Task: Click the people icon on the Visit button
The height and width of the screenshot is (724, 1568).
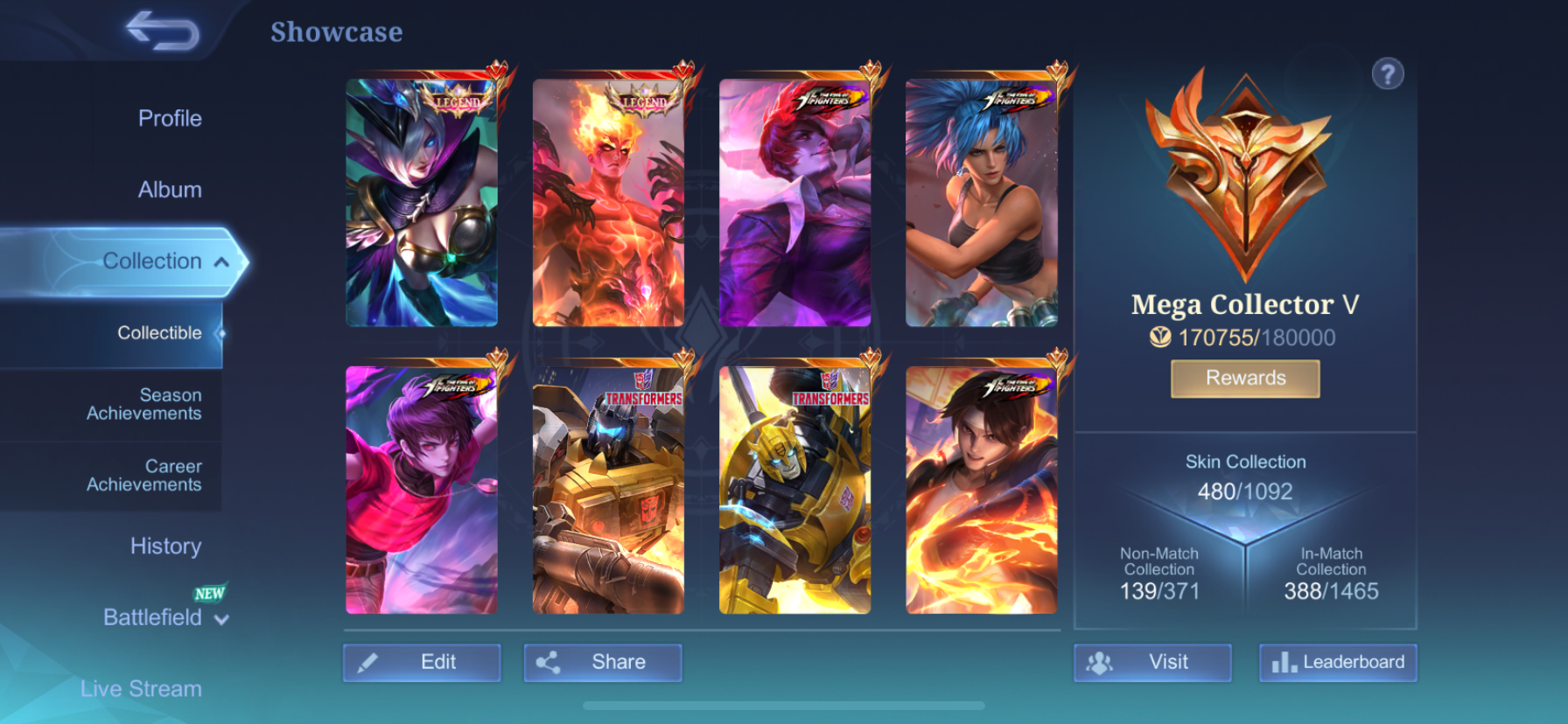Action: 1102,662
